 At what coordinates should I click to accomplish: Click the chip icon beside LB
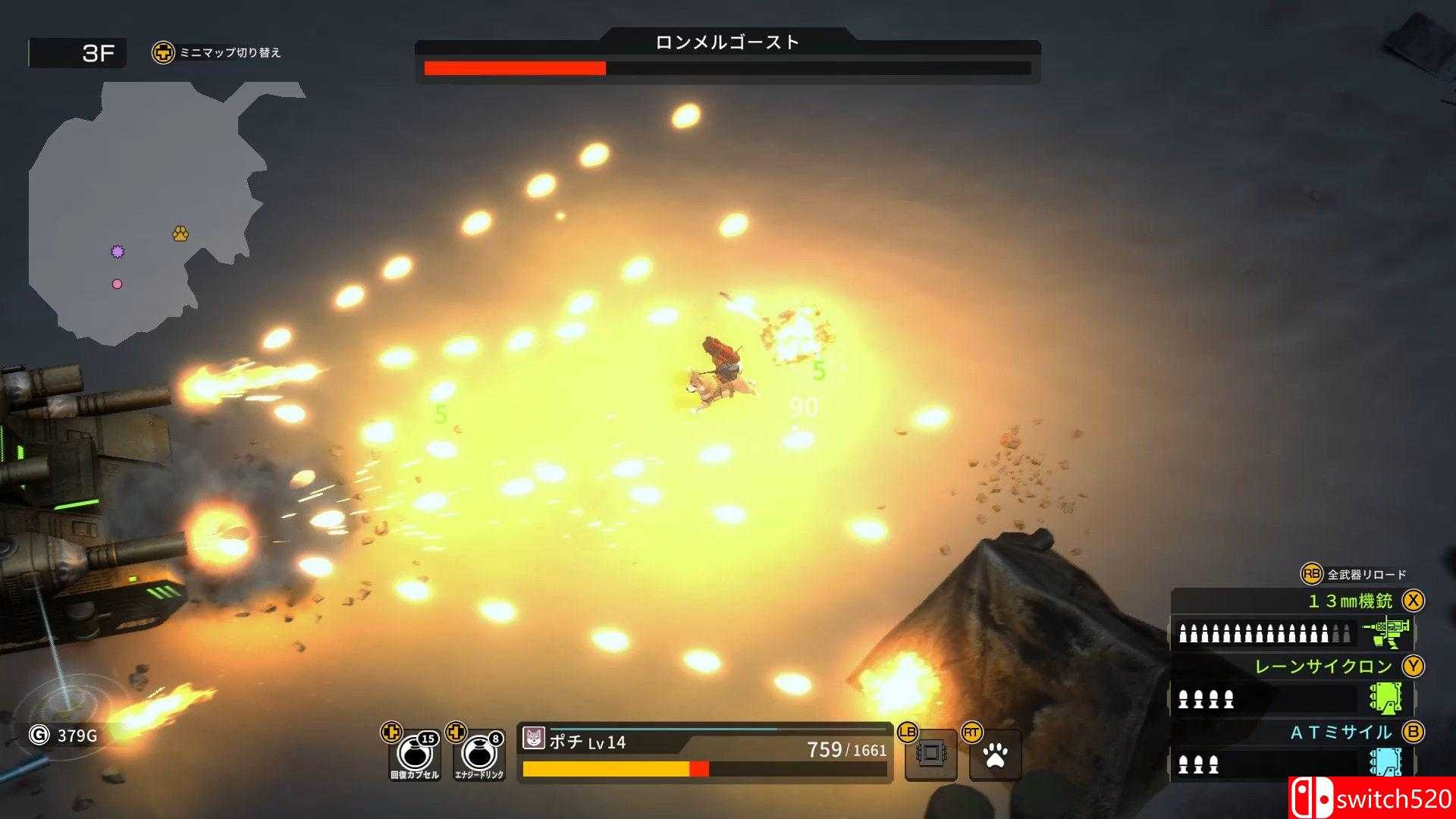coord(932,755)
